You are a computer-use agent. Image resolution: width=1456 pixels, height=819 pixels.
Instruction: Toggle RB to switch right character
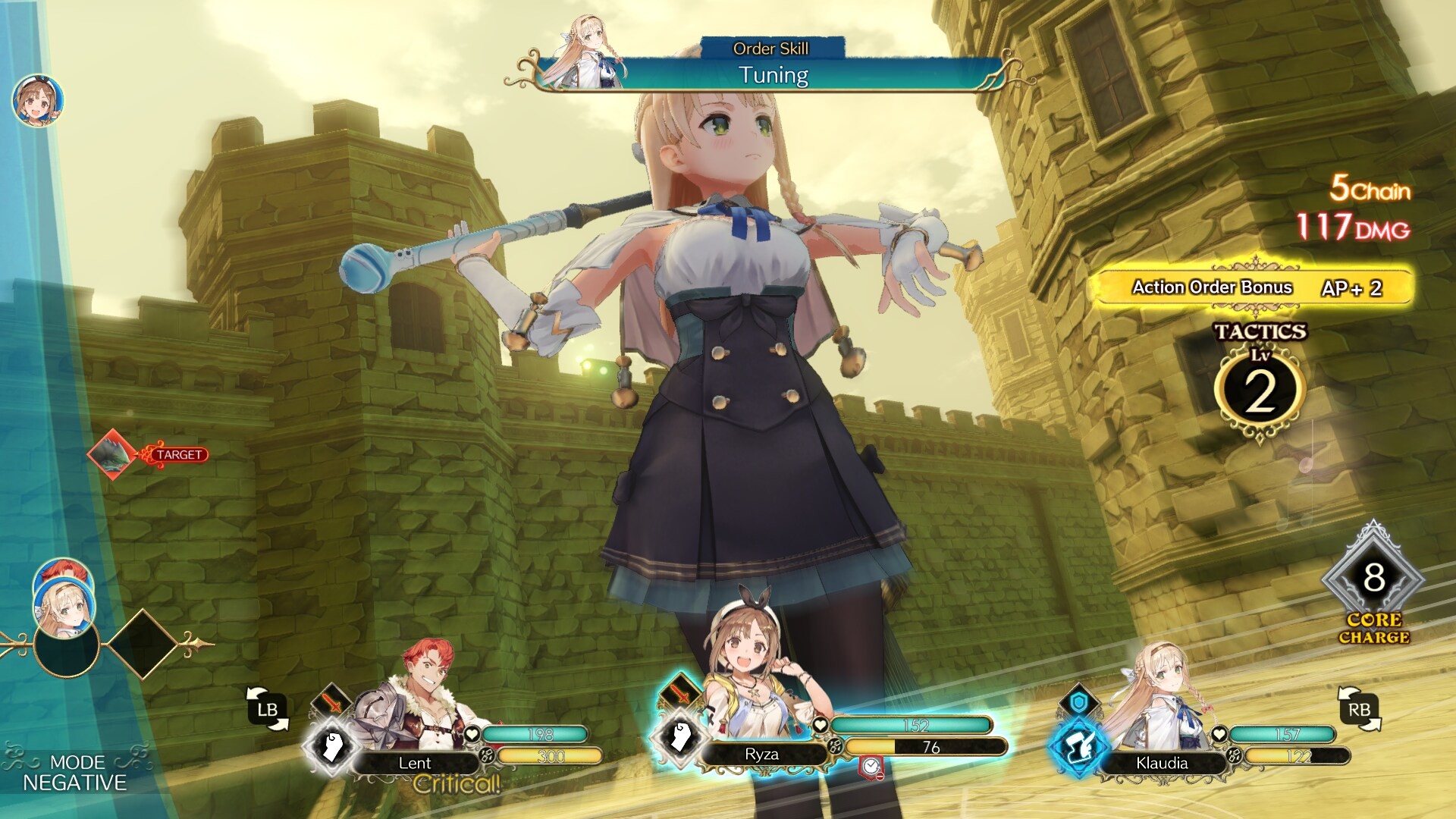pos(1360,708)
